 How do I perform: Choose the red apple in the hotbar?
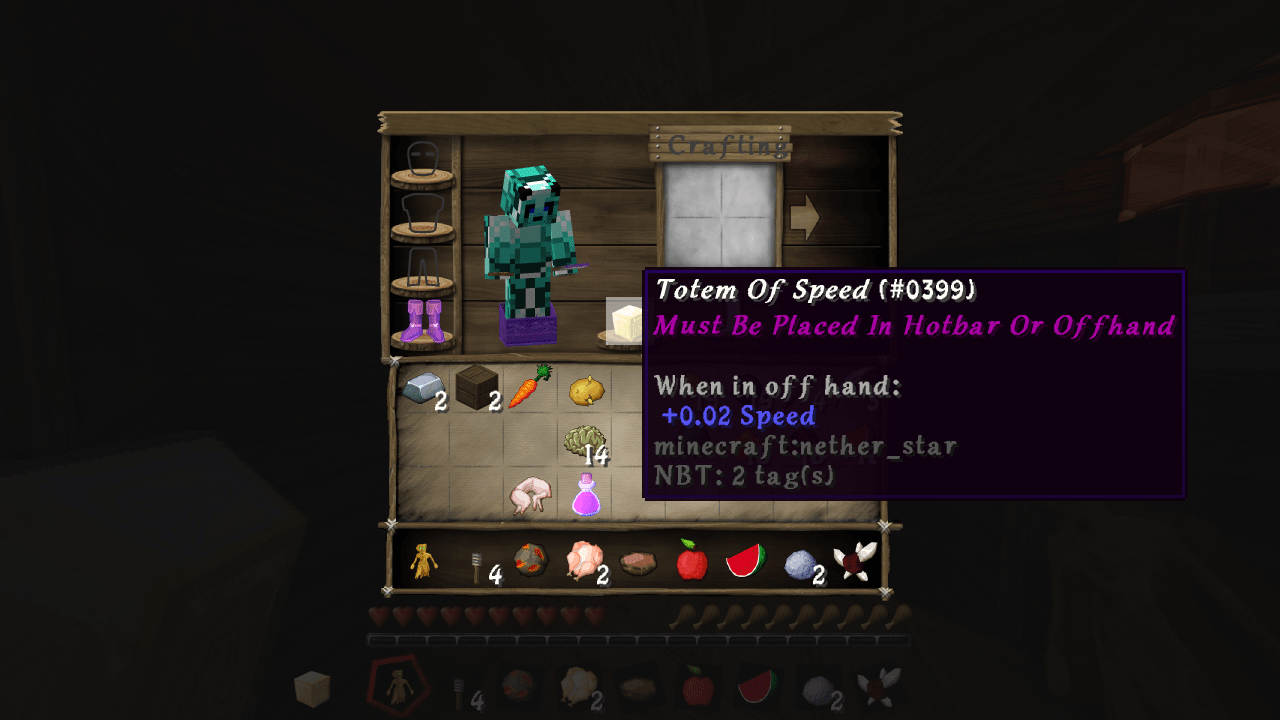point(692,561)
